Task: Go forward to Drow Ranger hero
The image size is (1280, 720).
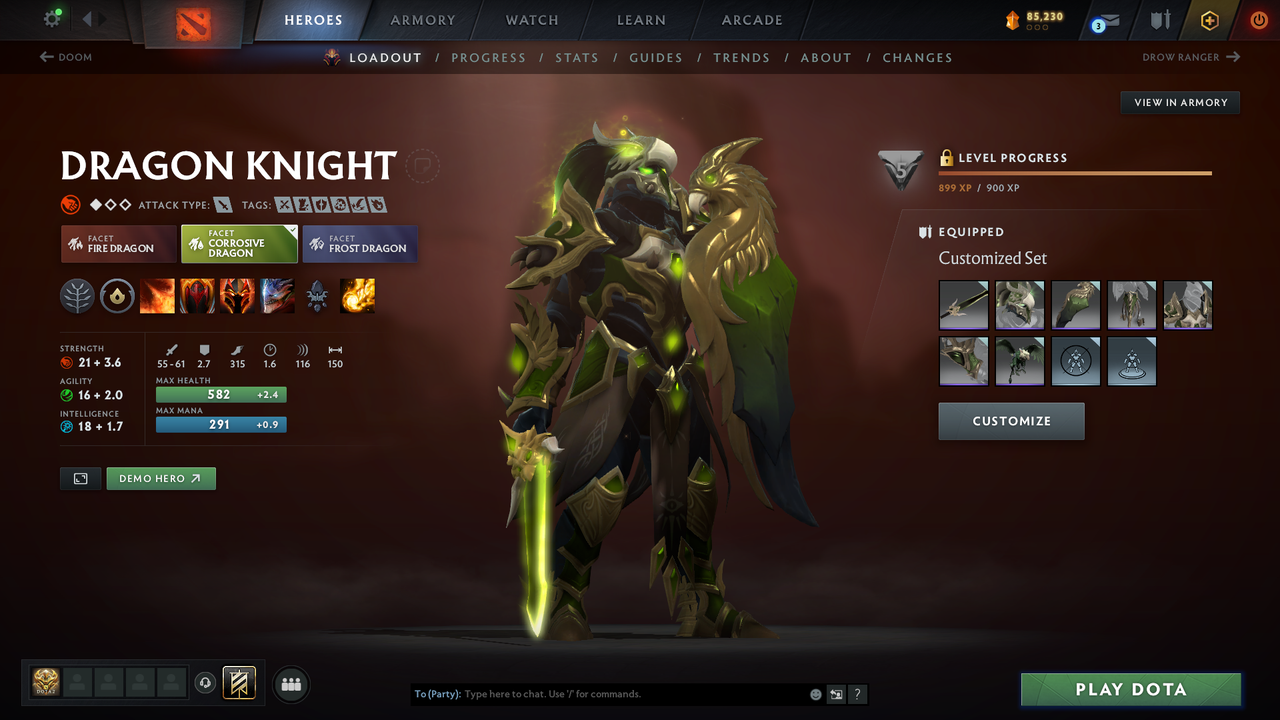Action: coord(1190,57)
